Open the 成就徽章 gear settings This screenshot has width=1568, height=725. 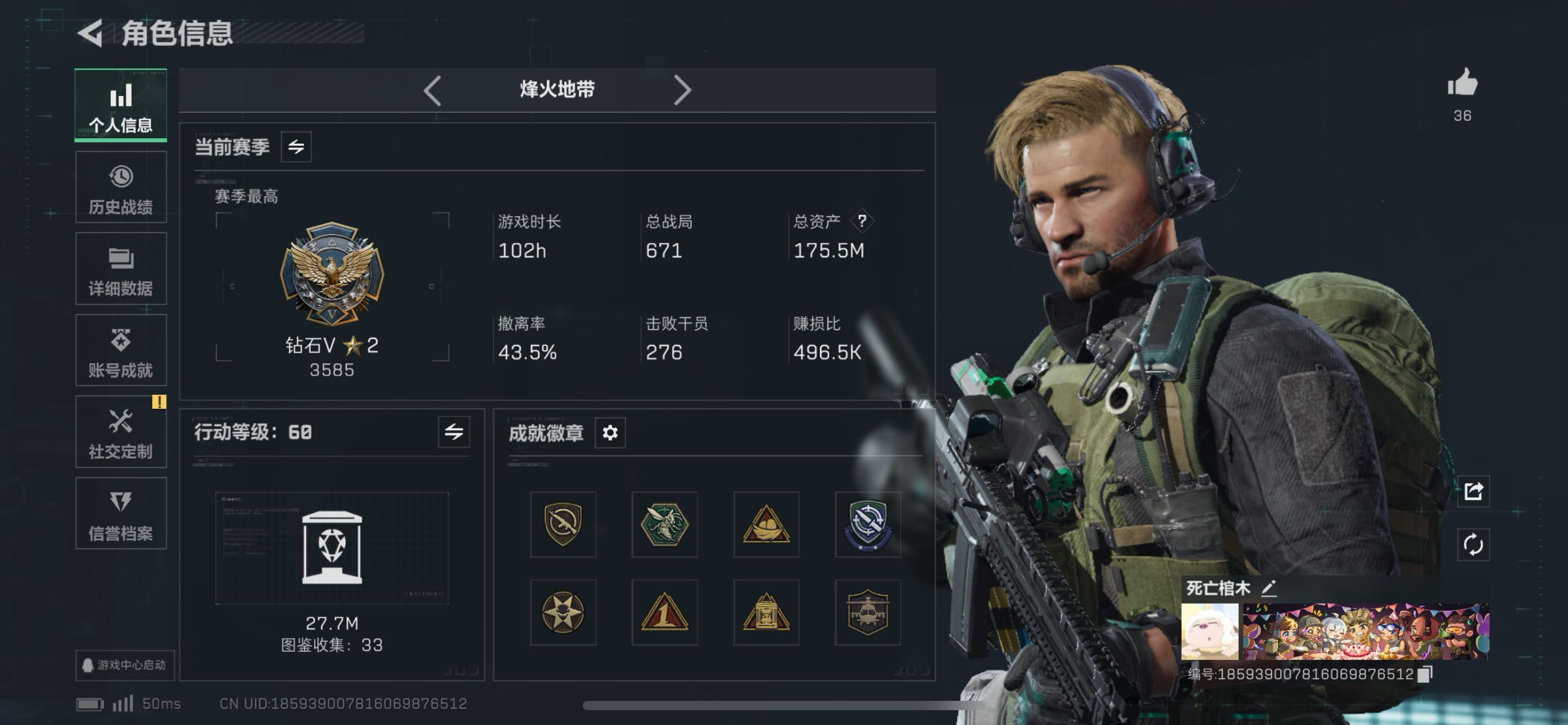[610, 433]
